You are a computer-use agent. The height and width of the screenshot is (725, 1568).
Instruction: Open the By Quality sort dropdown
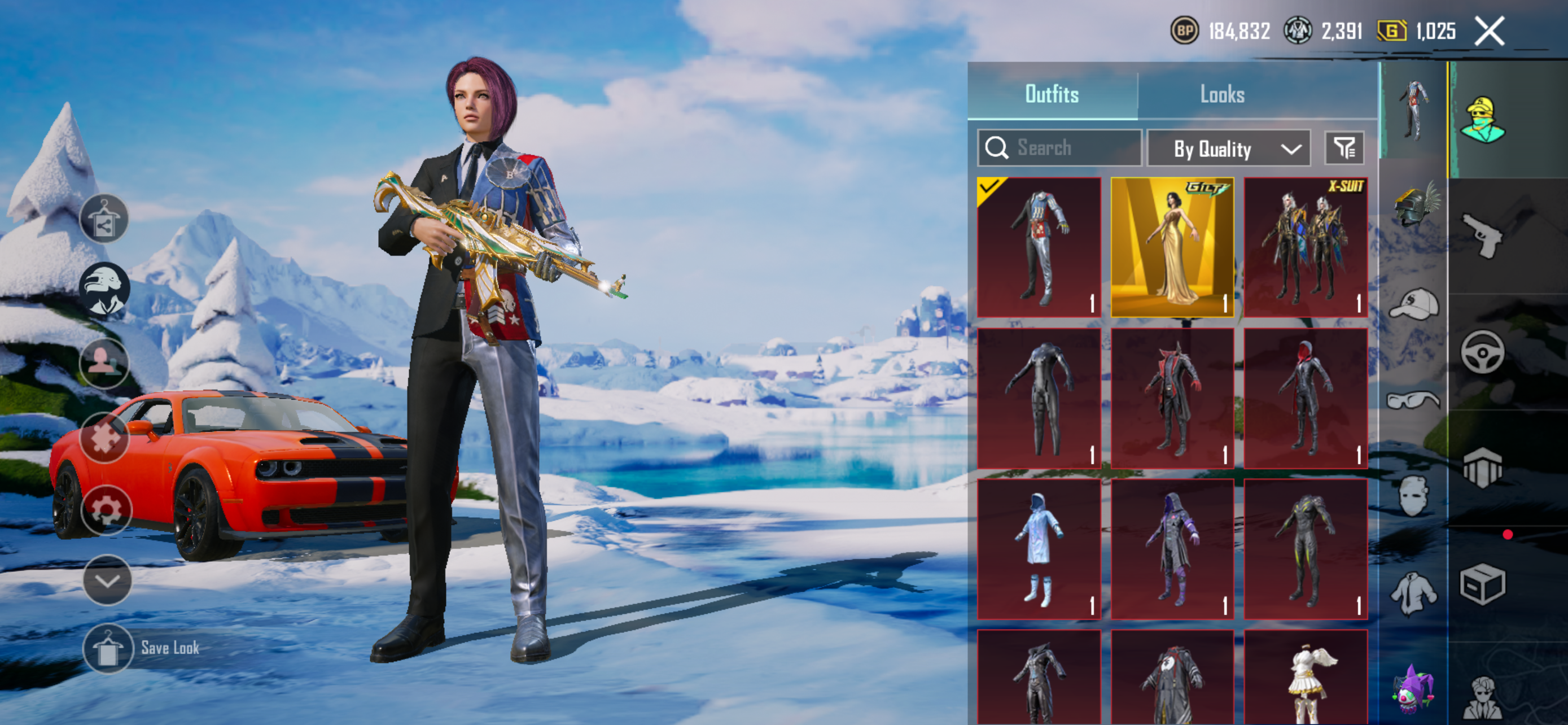click(x=1228, y=149)
